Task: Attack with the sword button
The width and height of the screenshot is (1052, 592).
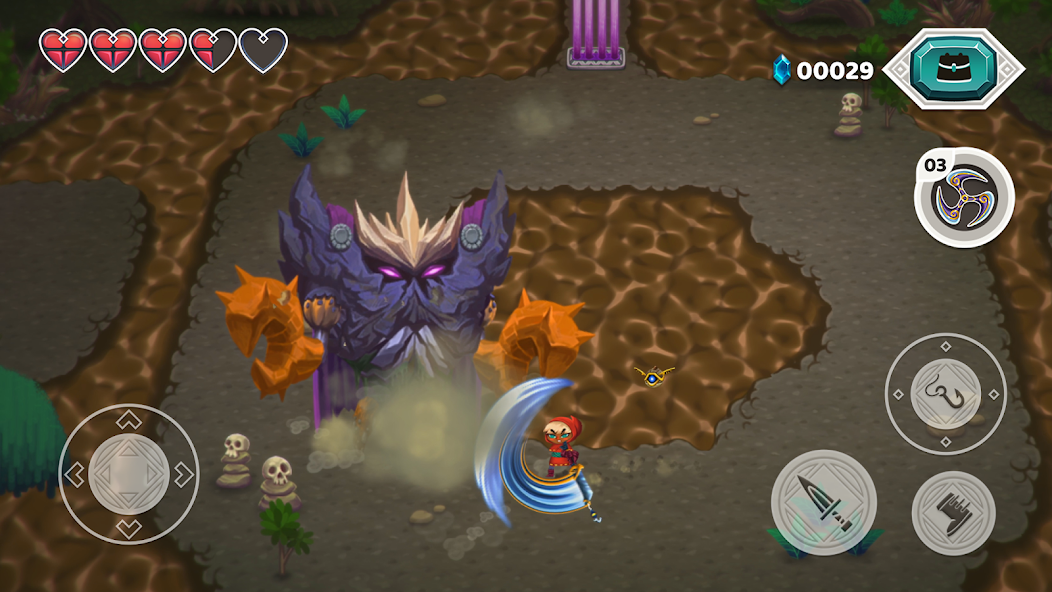Action: [823, 502]
